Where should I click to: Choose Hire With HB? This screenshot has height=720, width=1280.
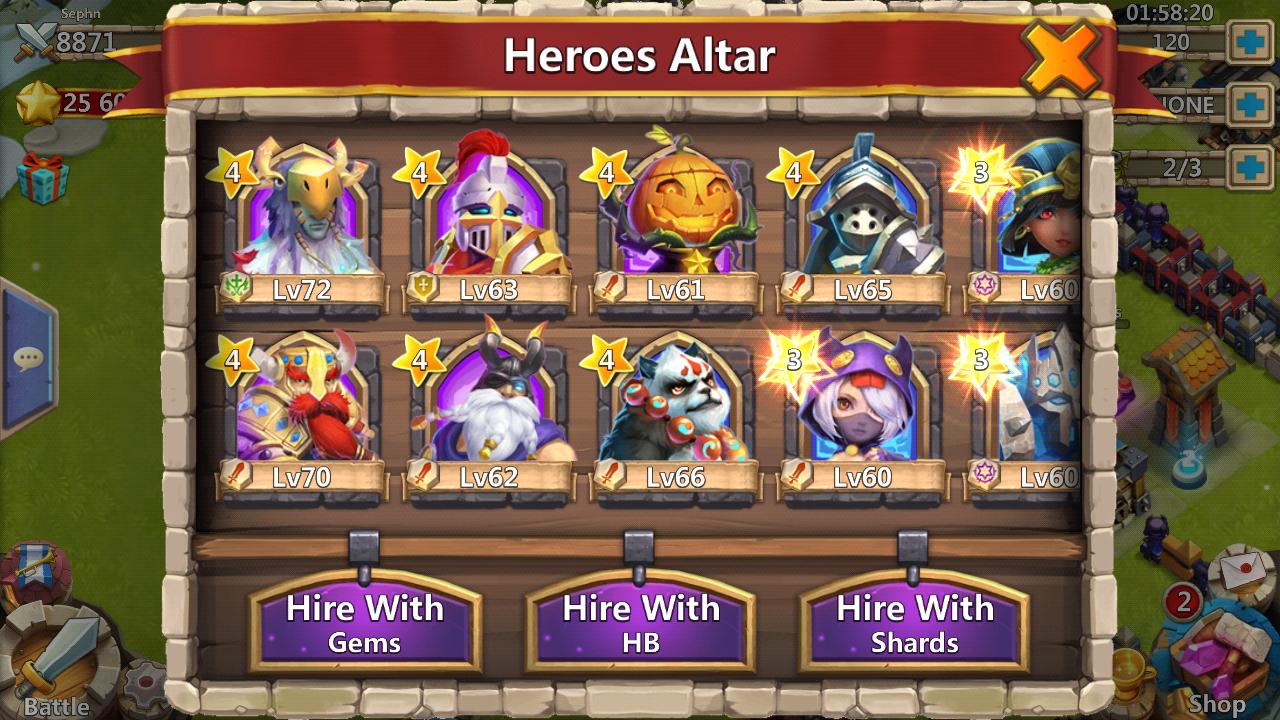(640, 621)
